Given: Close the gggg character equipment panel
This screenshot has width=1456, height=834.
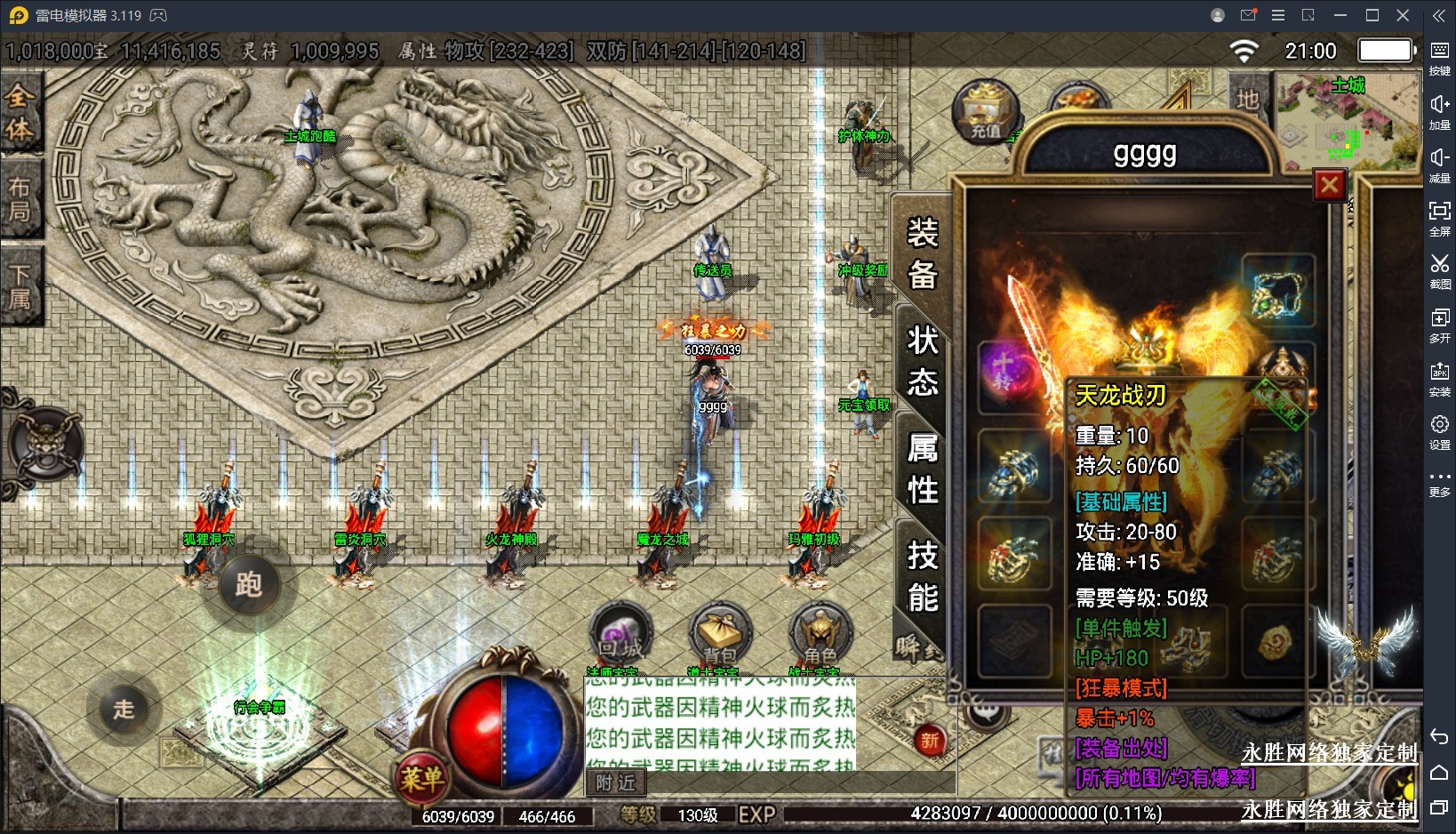Looking at the screenshot, I should [x=1329, y=185].
